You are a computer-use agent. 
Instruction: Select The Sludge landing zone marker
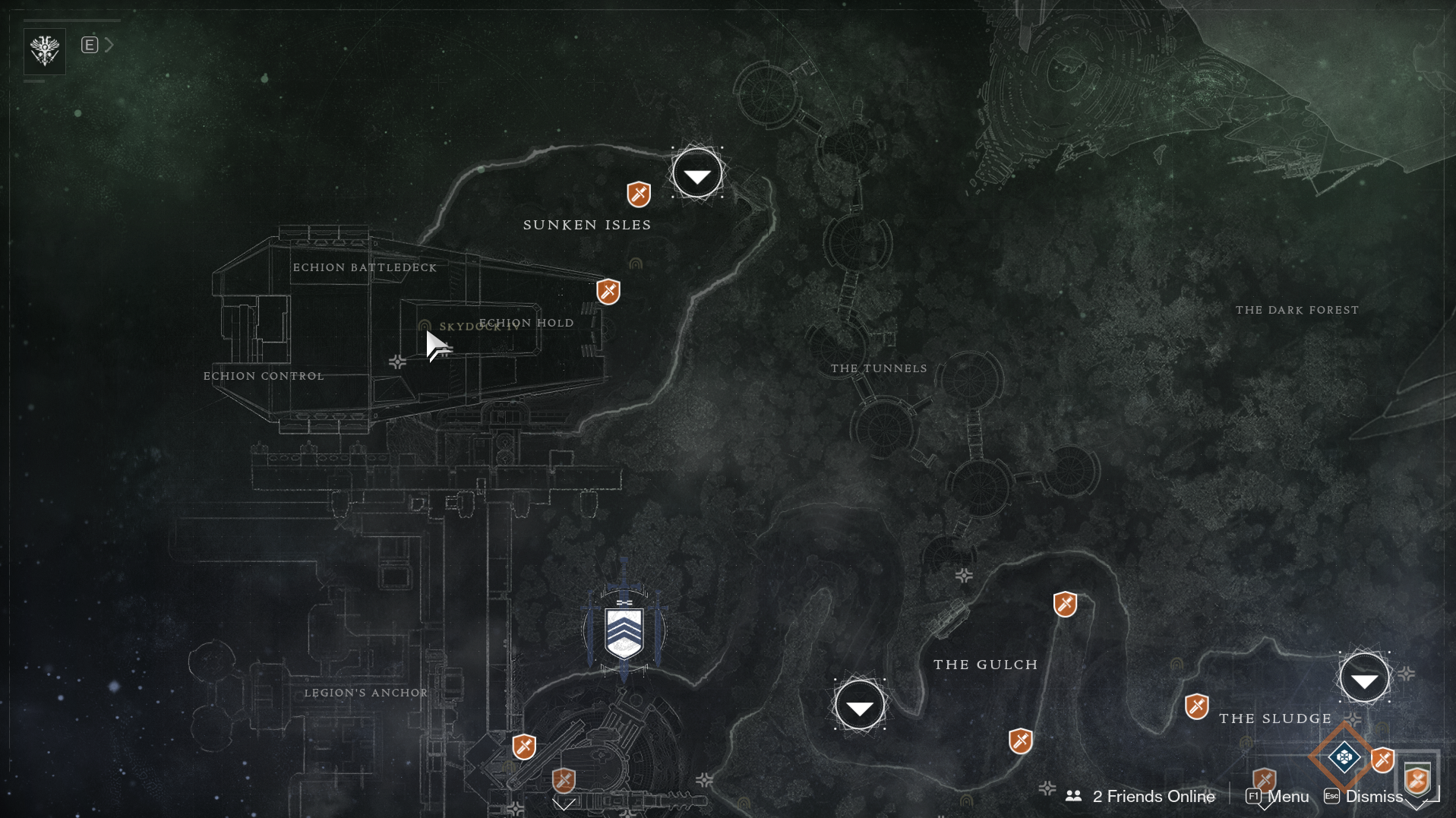(1364, 678)
